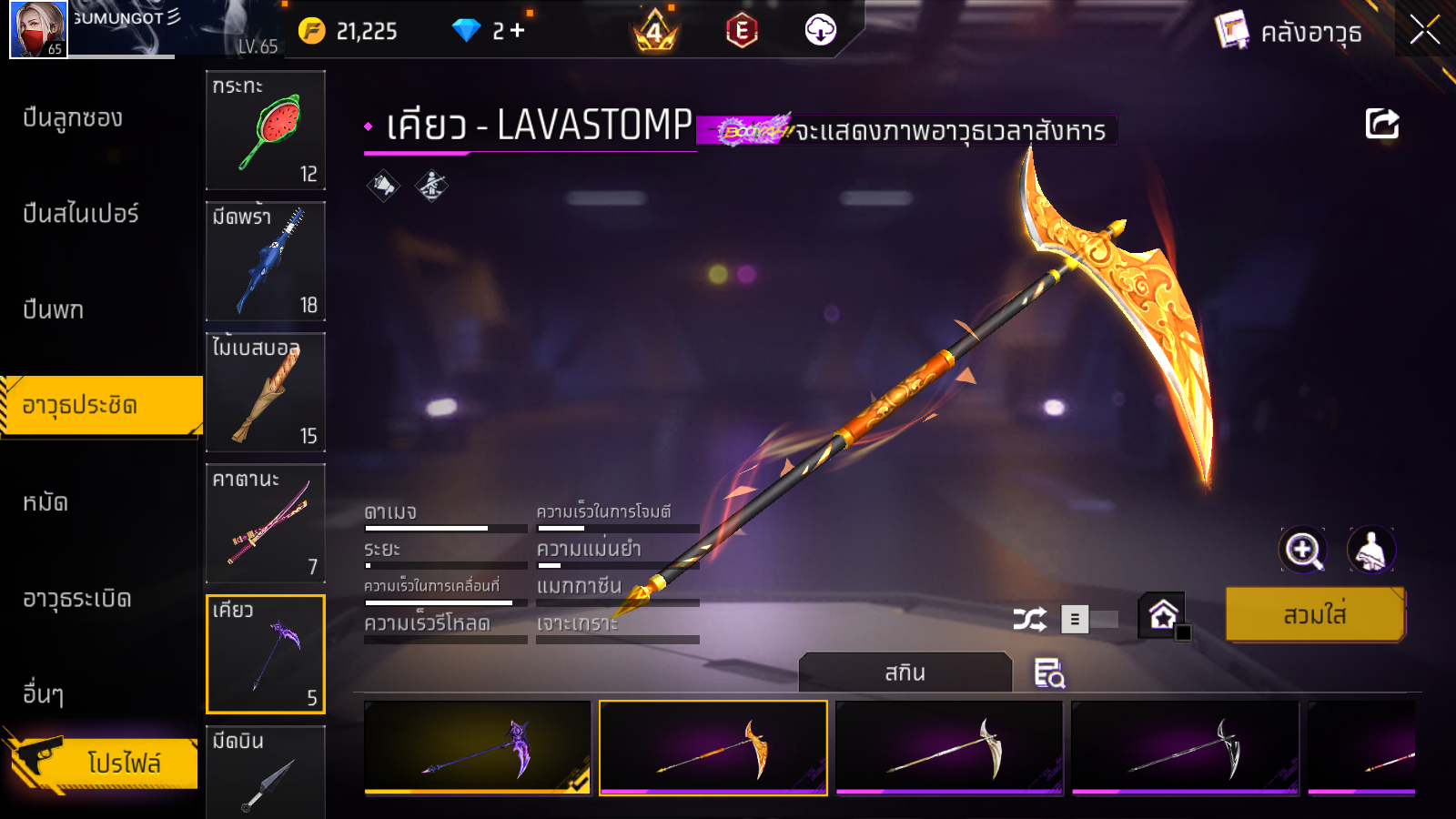Switch to ปืนสไนเปอร์ sniper category
Viewport: 1456px width, 819px height.
[81, 214]
